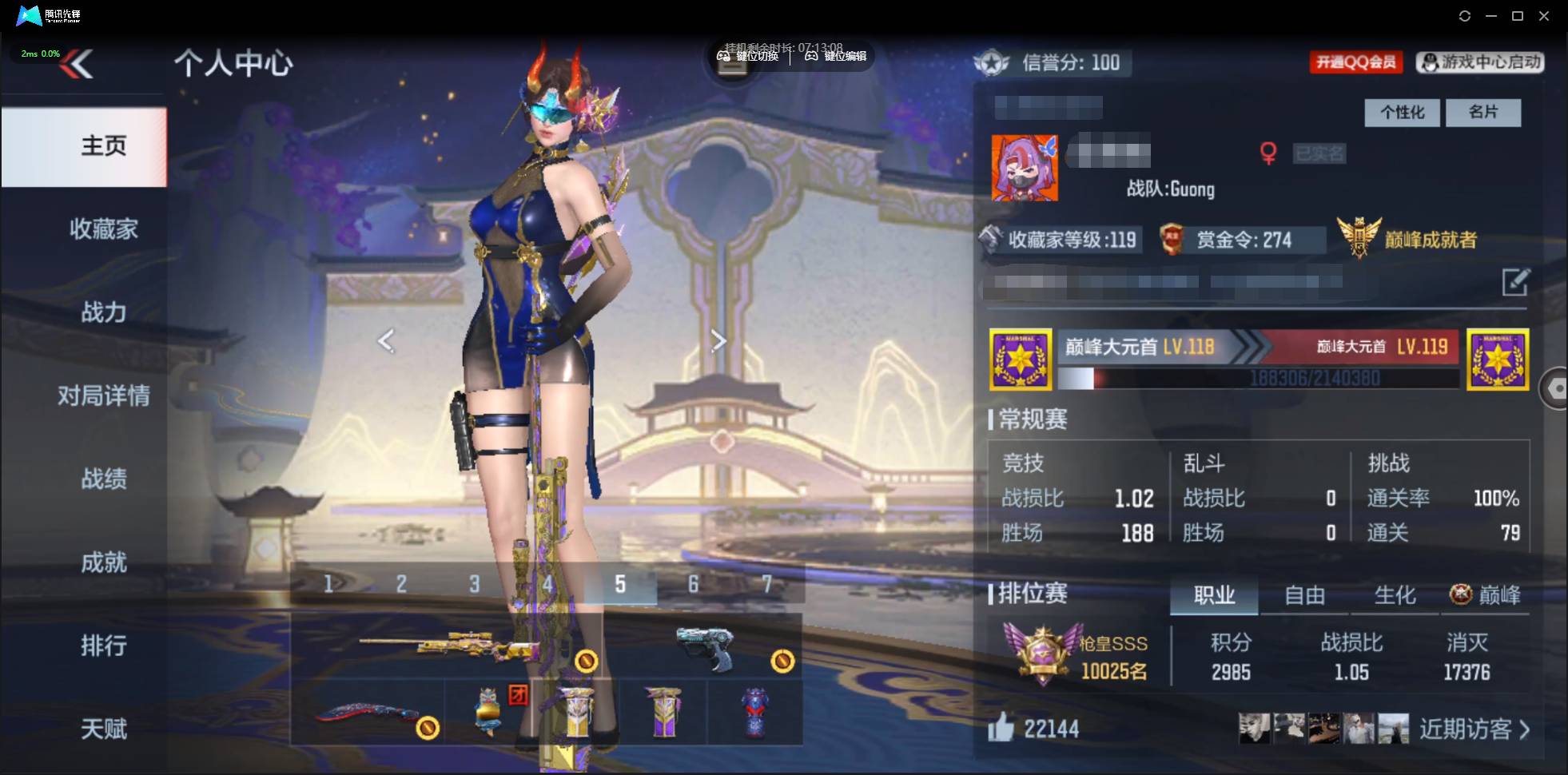Open the 收藏家 collector section

(x=103, y=229)
